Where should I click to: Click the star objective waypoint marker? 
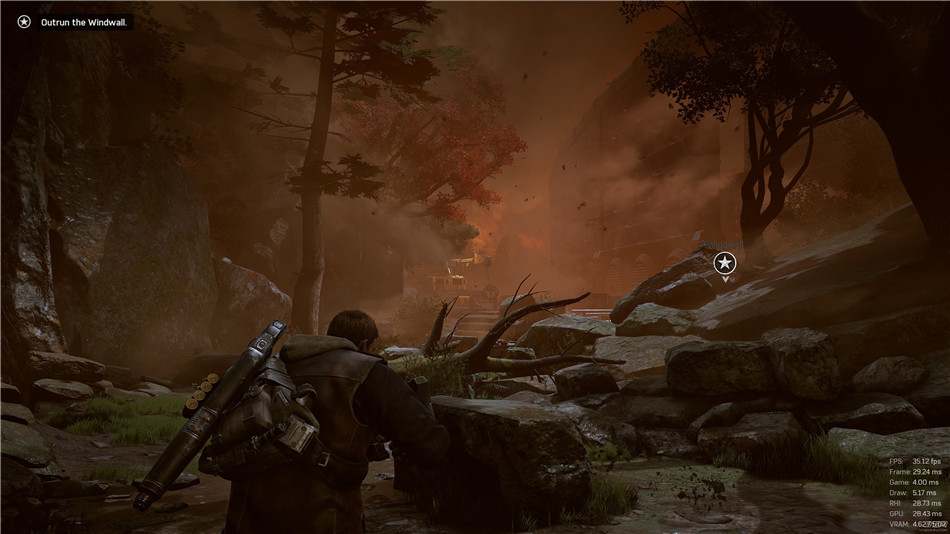725,262
